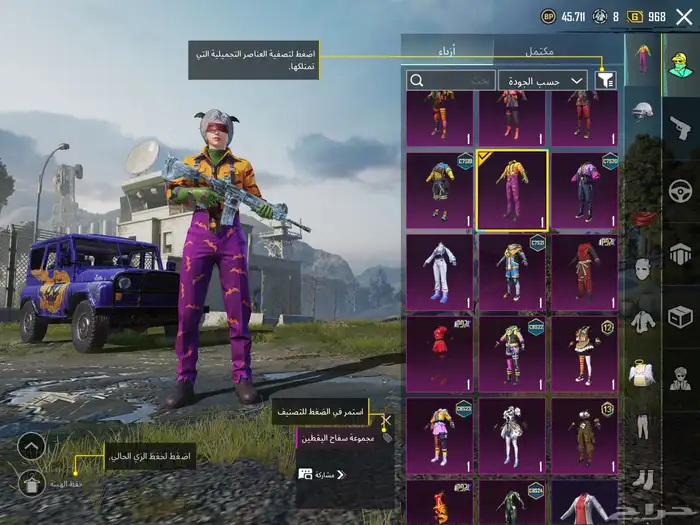Save the current outfit preset
Image resolution: width=700 pixels, height=525 pixels.
tap(31, 483)
